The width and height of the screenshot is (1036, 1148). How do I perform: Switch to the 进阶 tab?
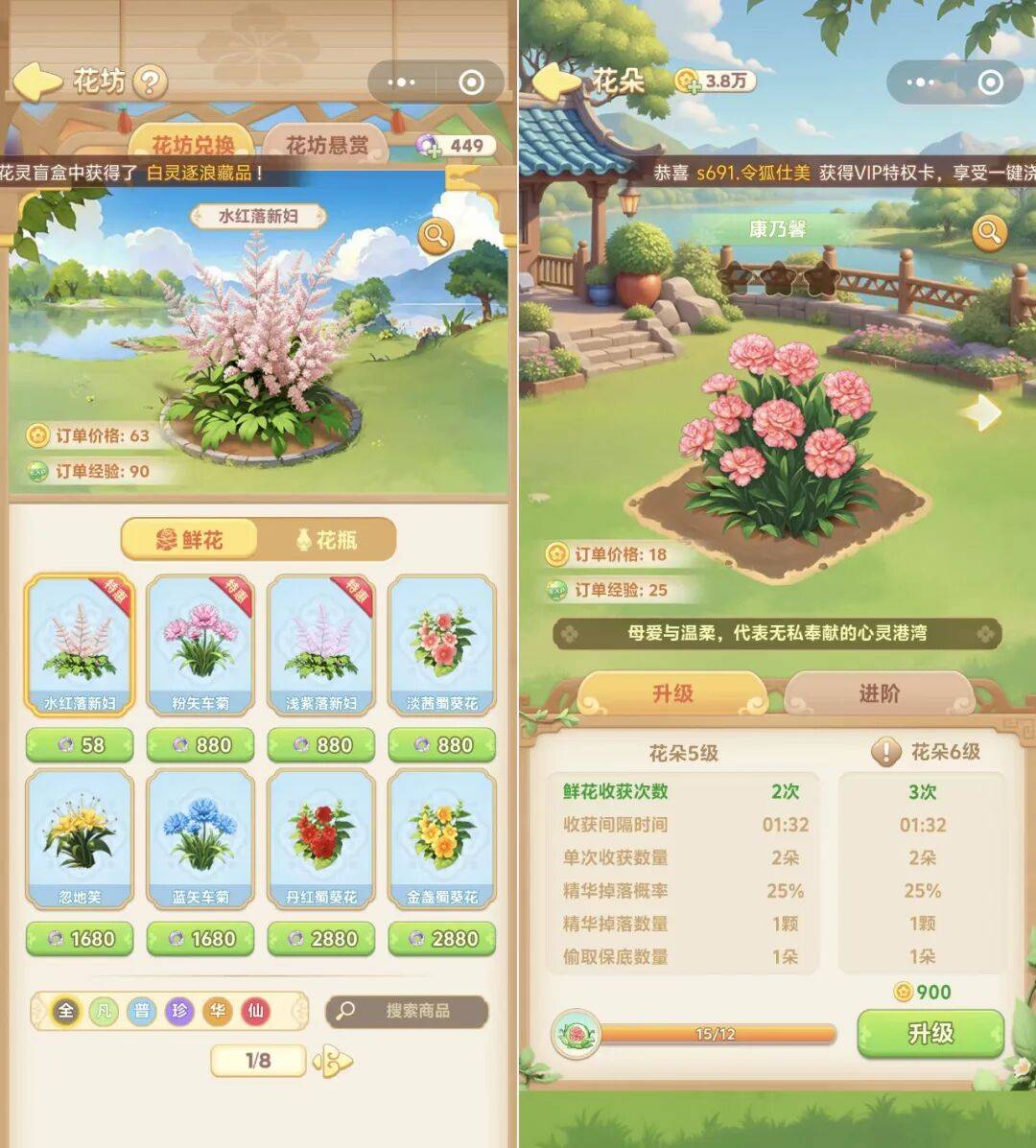click(879, 693)
